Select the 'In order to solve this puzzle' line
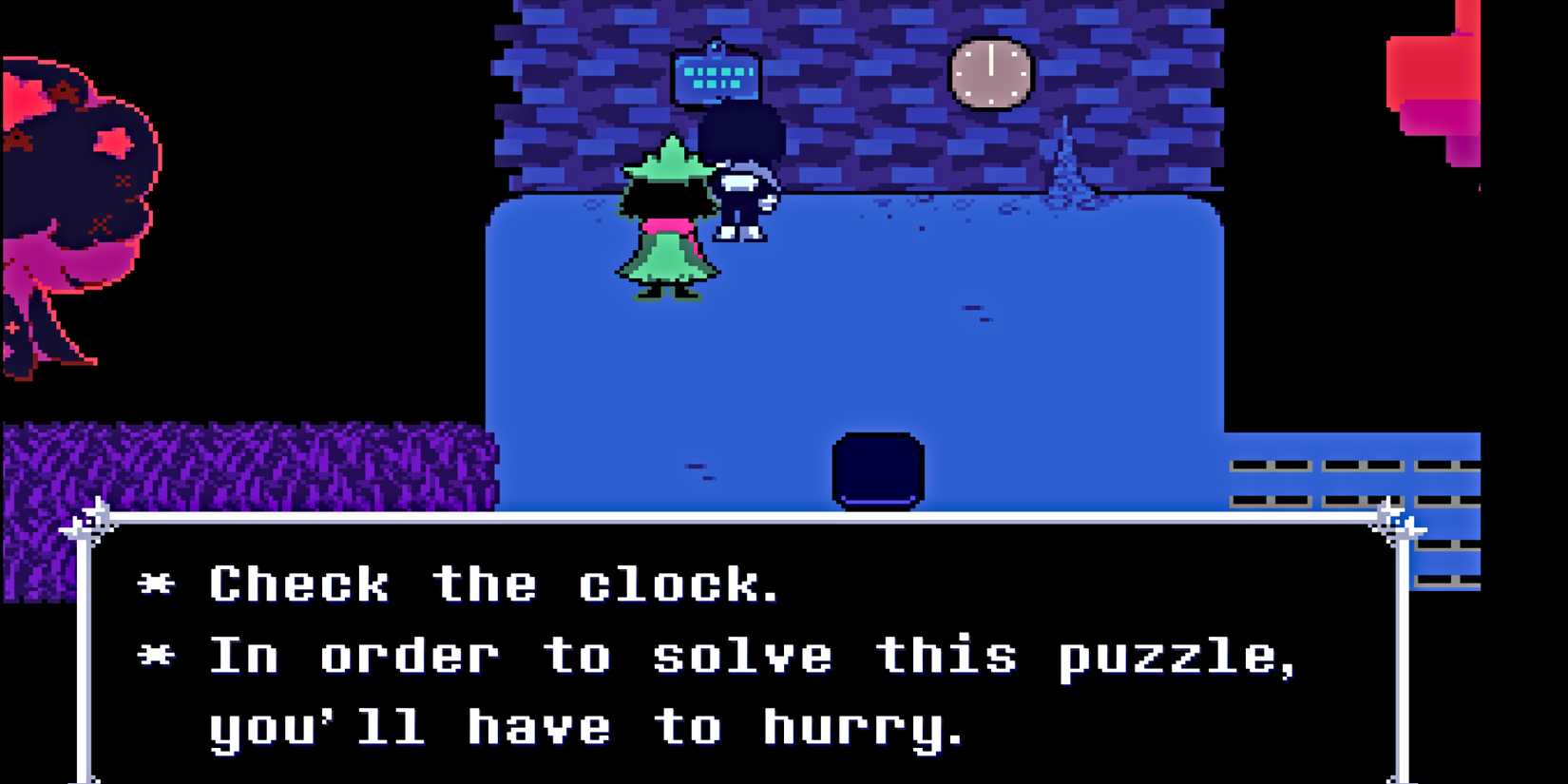Viewport: 1568px width, 784px height. [751, 654]
